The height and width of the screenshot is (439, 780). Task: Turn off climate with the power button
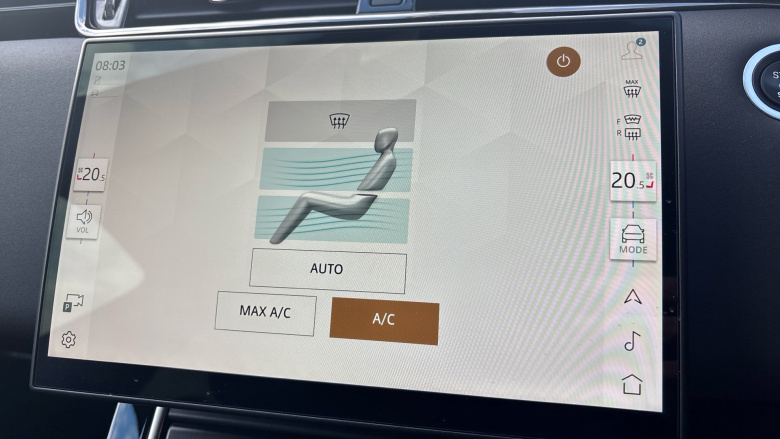click(x=563, y=61)
